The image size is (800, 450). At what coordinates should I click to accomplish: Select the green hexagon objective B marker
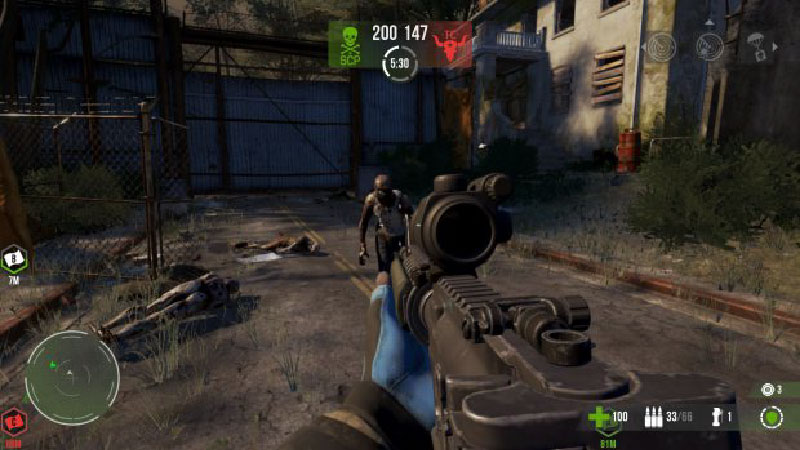[x=14, y=259]
